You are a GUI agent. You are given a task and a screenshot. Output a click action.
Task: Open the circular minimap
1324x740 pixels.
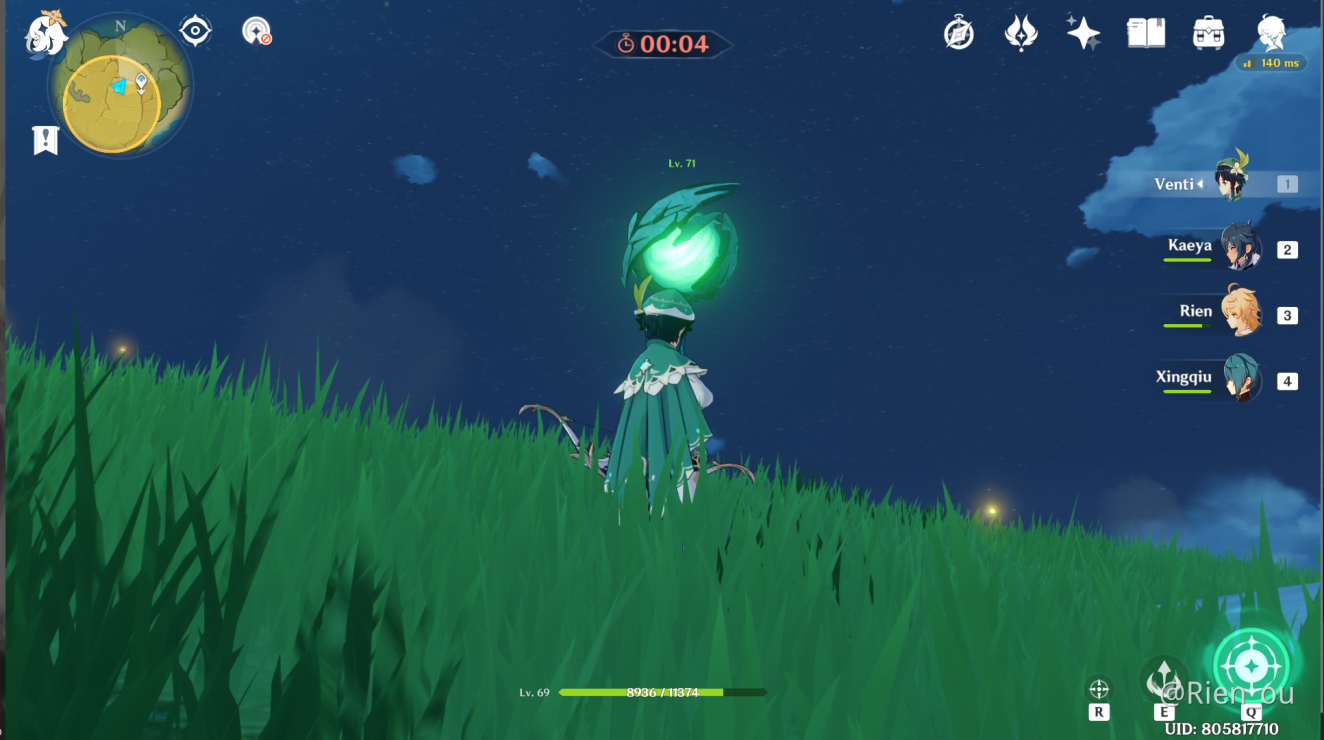coord(119,88)
